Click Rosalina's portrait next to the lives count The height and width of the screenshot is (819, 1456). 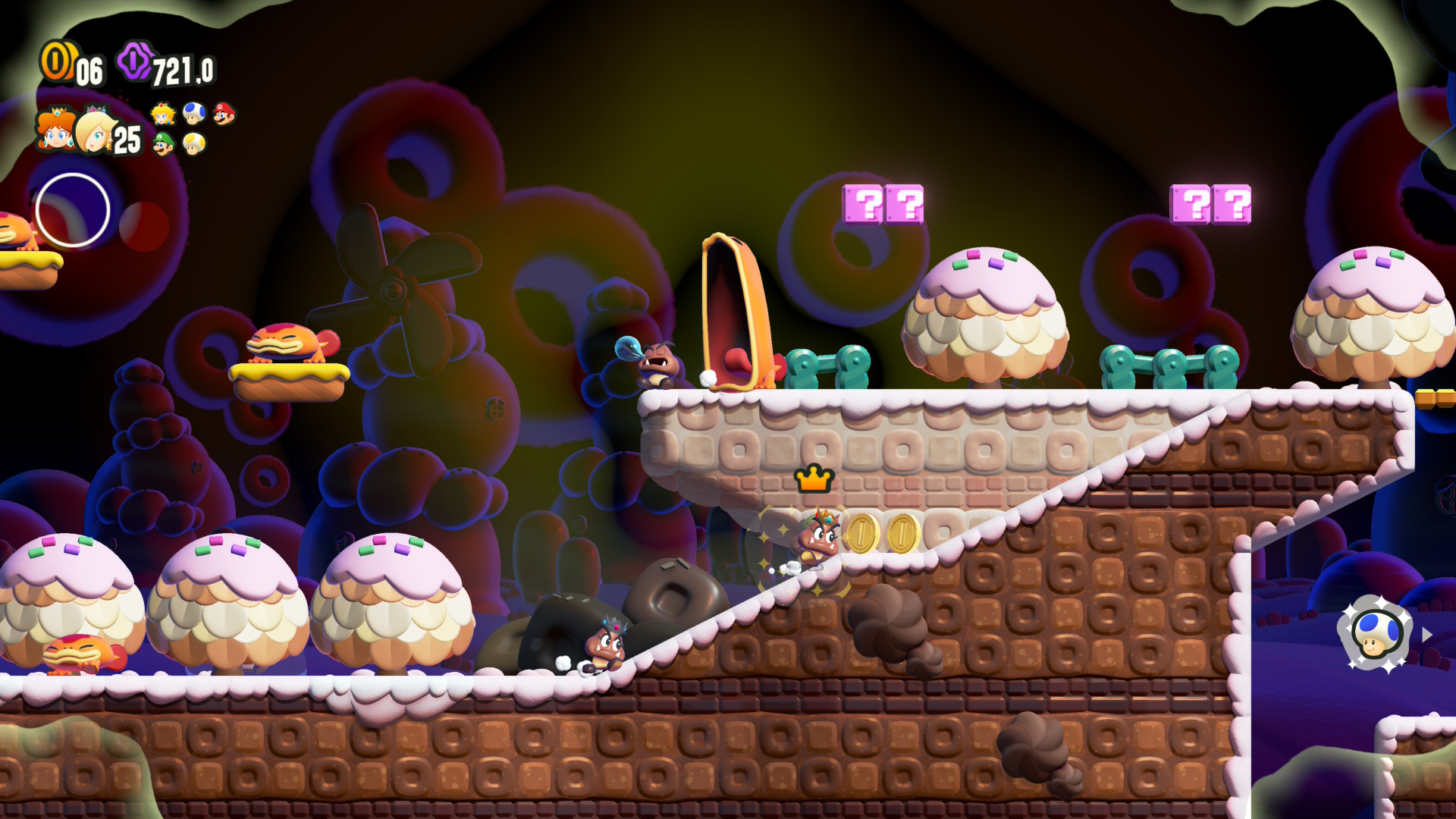(x=94, y=130)
